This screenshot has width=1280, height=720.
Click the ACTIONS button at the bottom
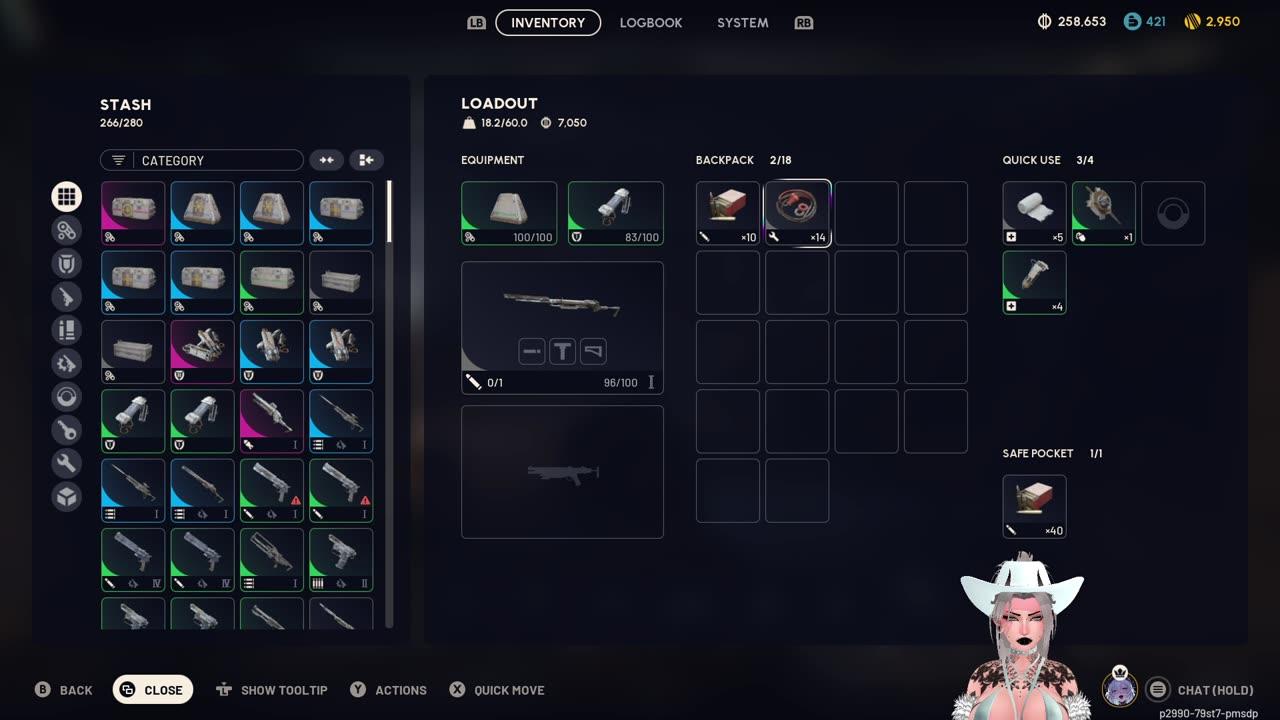(388, 690)
